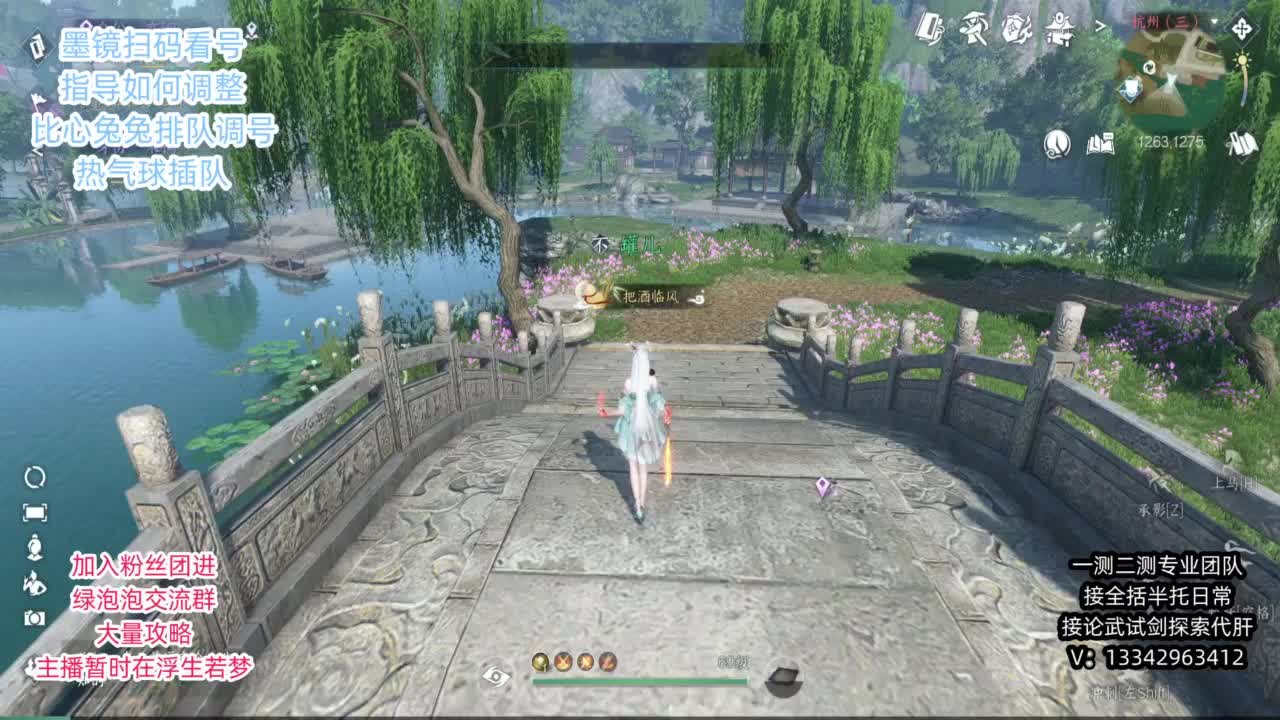This screenshot has width=1280, height=720.
Task: Open the 杭州（三） server dropdown arrow
Action: pyautogui.click(x=1213, y=22)
